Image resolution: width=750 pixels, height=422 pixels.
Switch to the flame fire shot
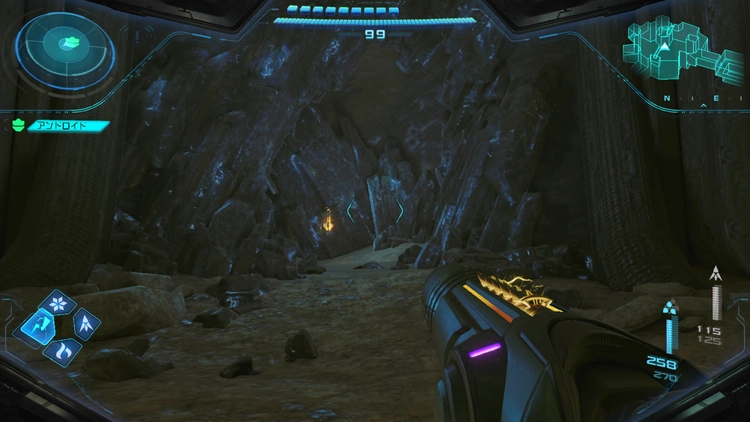click(x=61, y=350)
